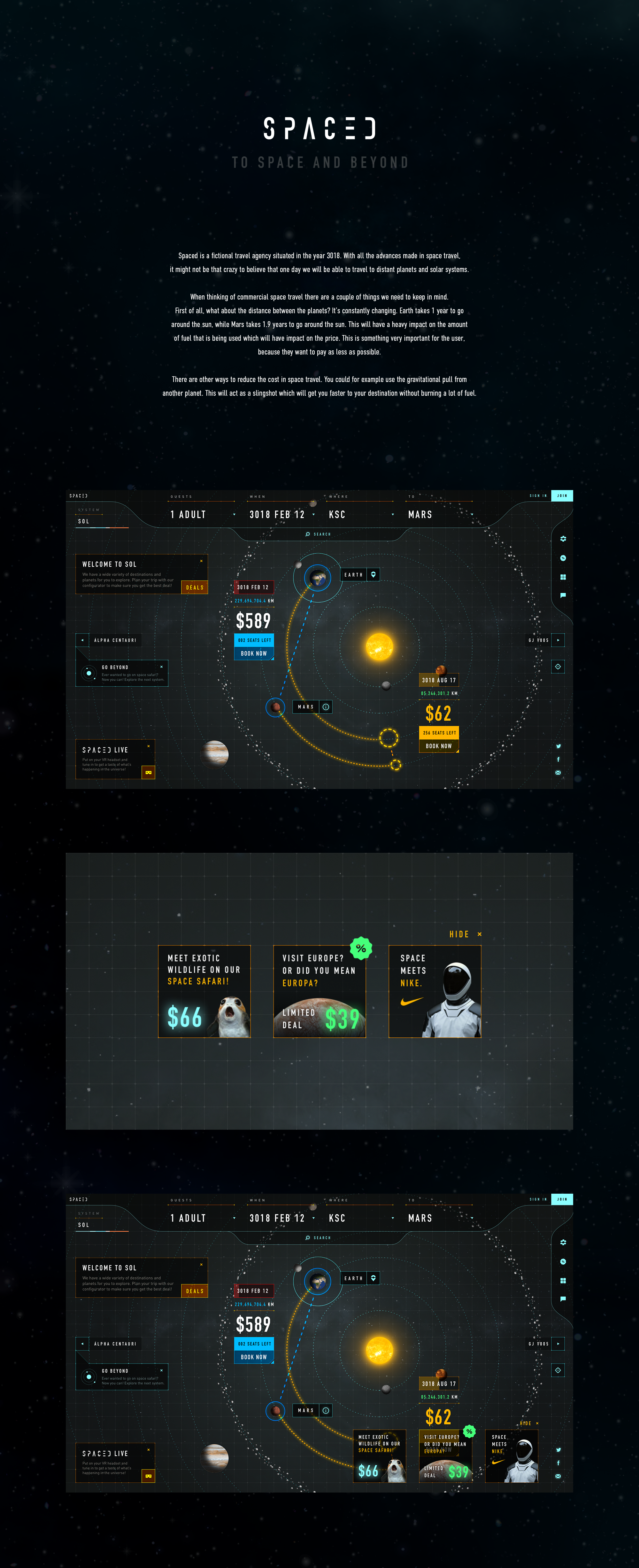
Task: Open the enlarged Space Meets Nike card
Action: (435, 991)
